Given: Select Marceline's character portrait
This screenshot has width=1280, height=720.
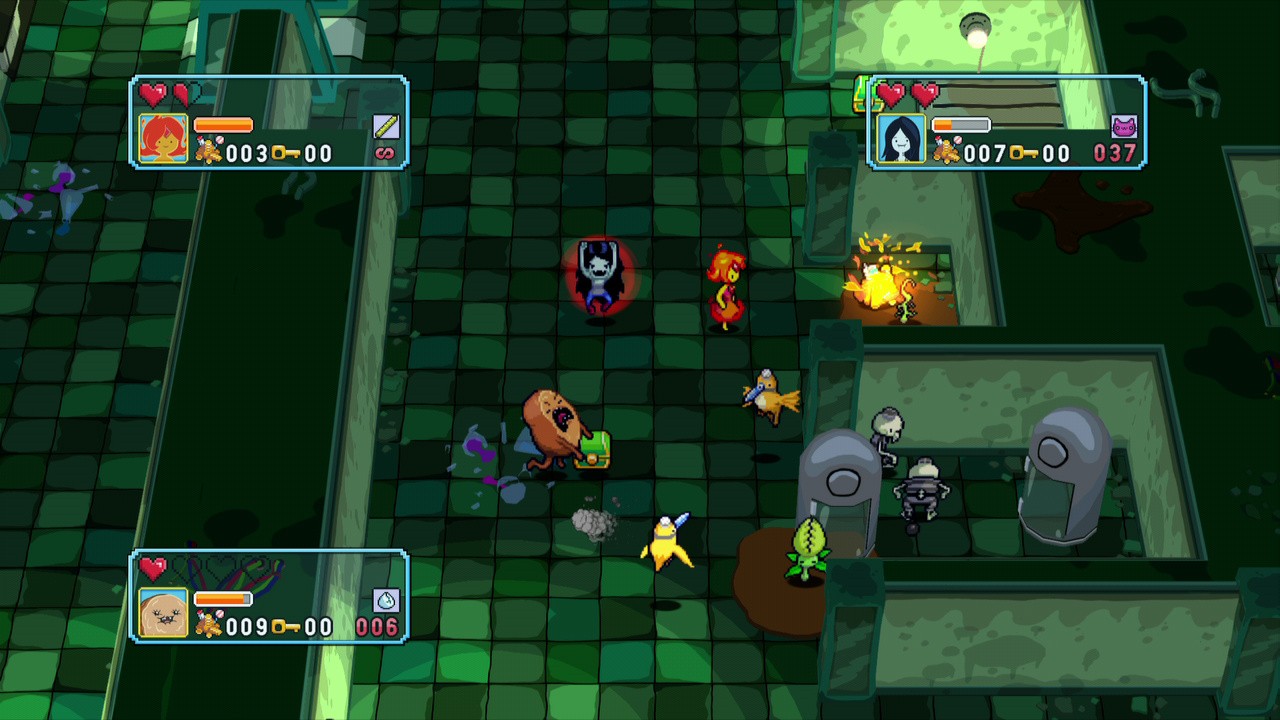Looking at the screenshot, I should [901, 139].
